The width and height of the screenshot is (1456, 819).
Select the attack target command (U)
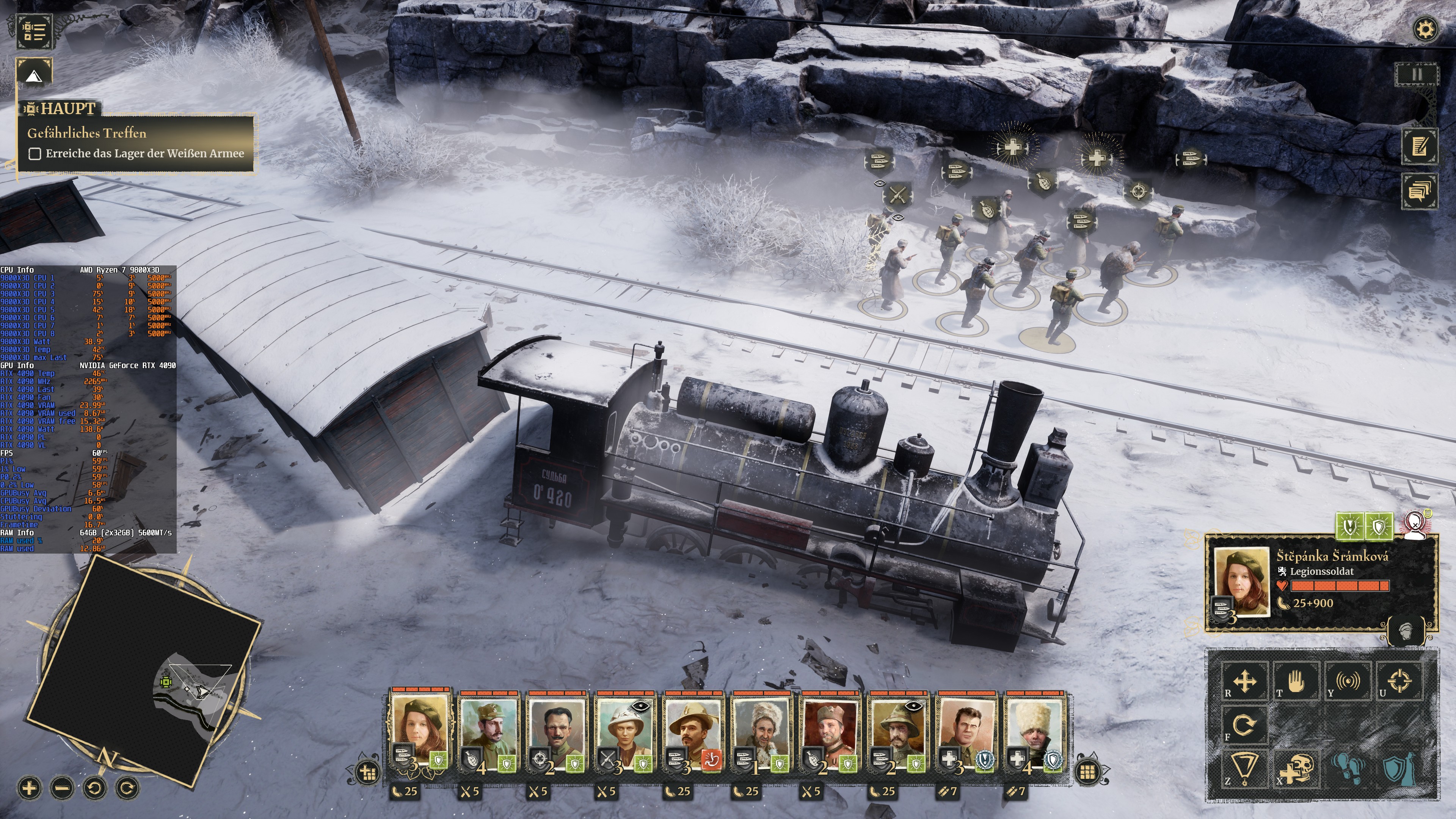click(1400, 682)
